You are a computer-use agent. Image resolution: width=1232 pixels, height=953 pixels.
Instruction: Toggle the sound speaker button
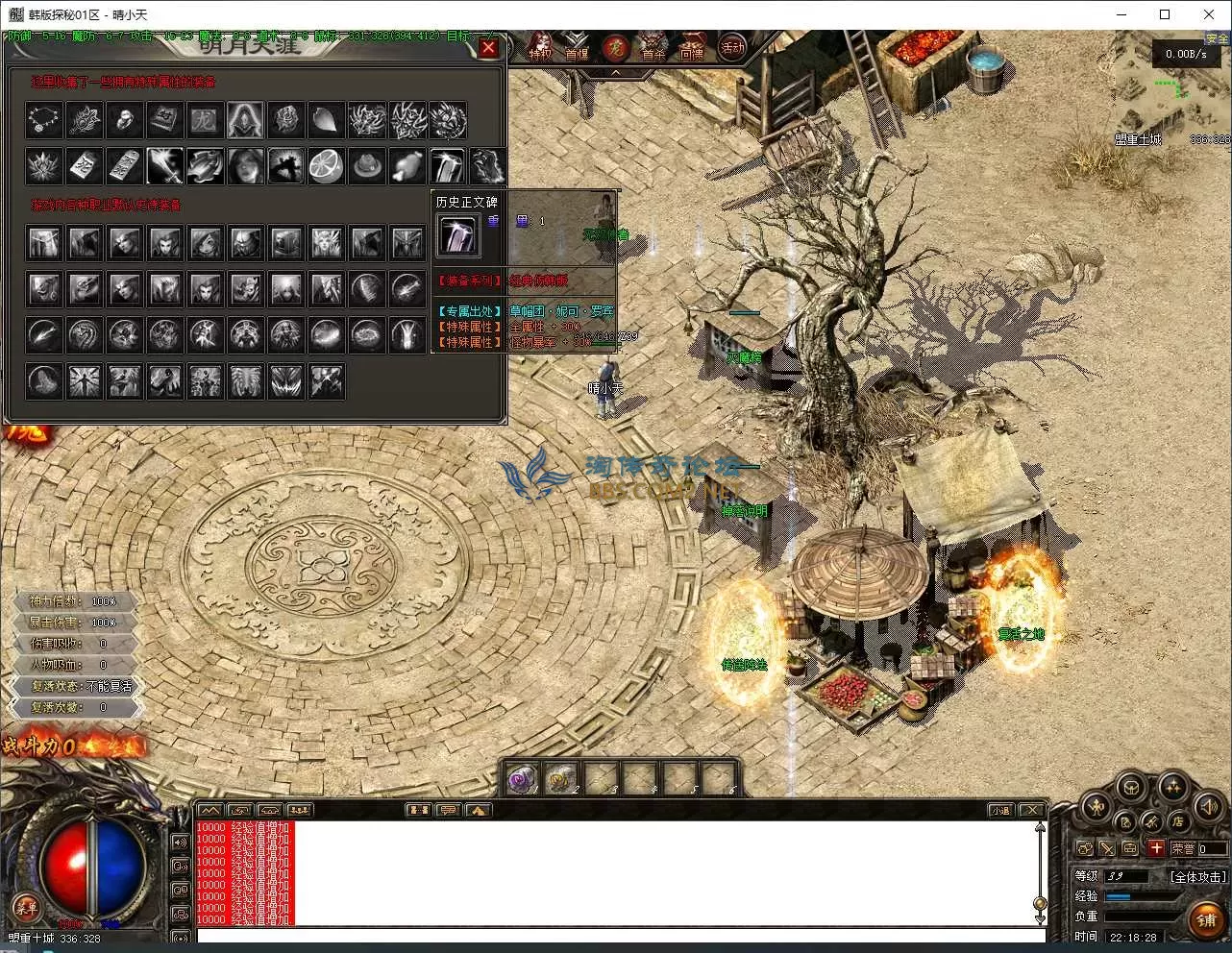click(1207, 809)
